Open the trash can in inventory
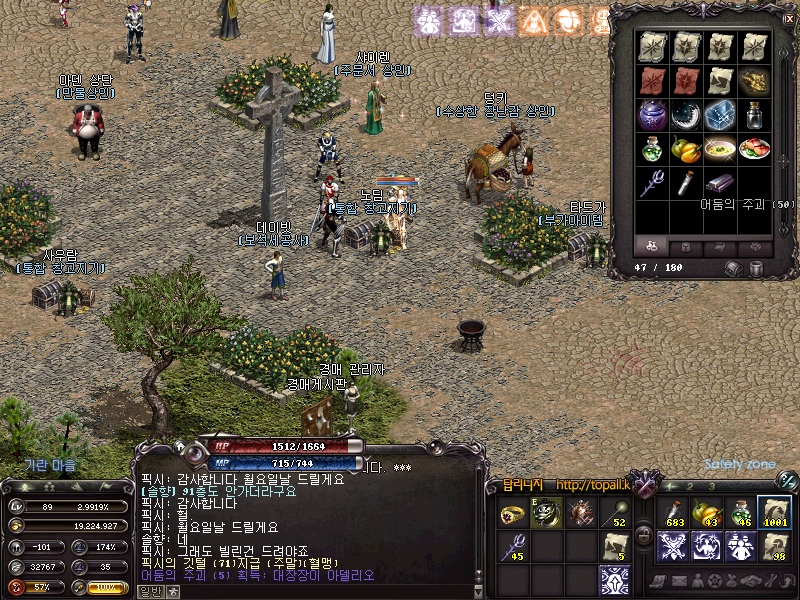The image size is (800, 600). [757, 268]
